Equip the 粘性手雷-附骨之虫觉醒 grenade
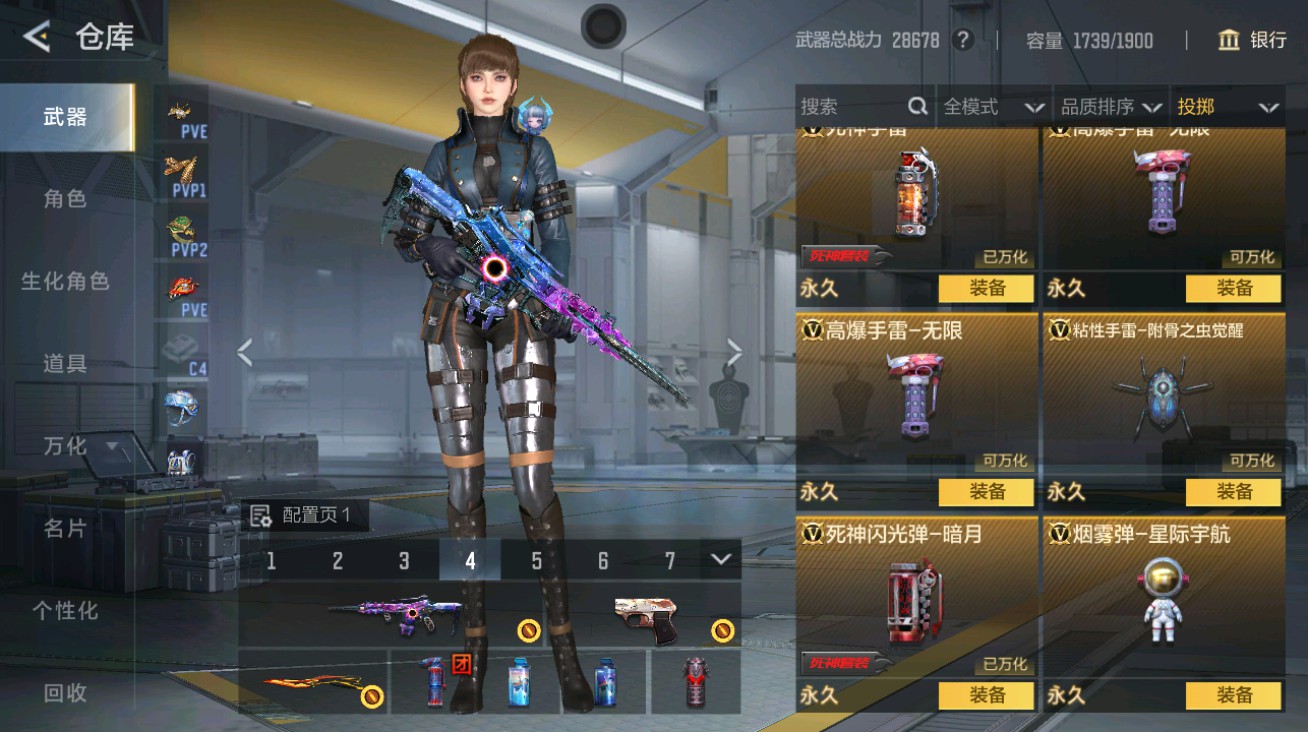This screenshot has width=1308, height=732. [1233, 492]
